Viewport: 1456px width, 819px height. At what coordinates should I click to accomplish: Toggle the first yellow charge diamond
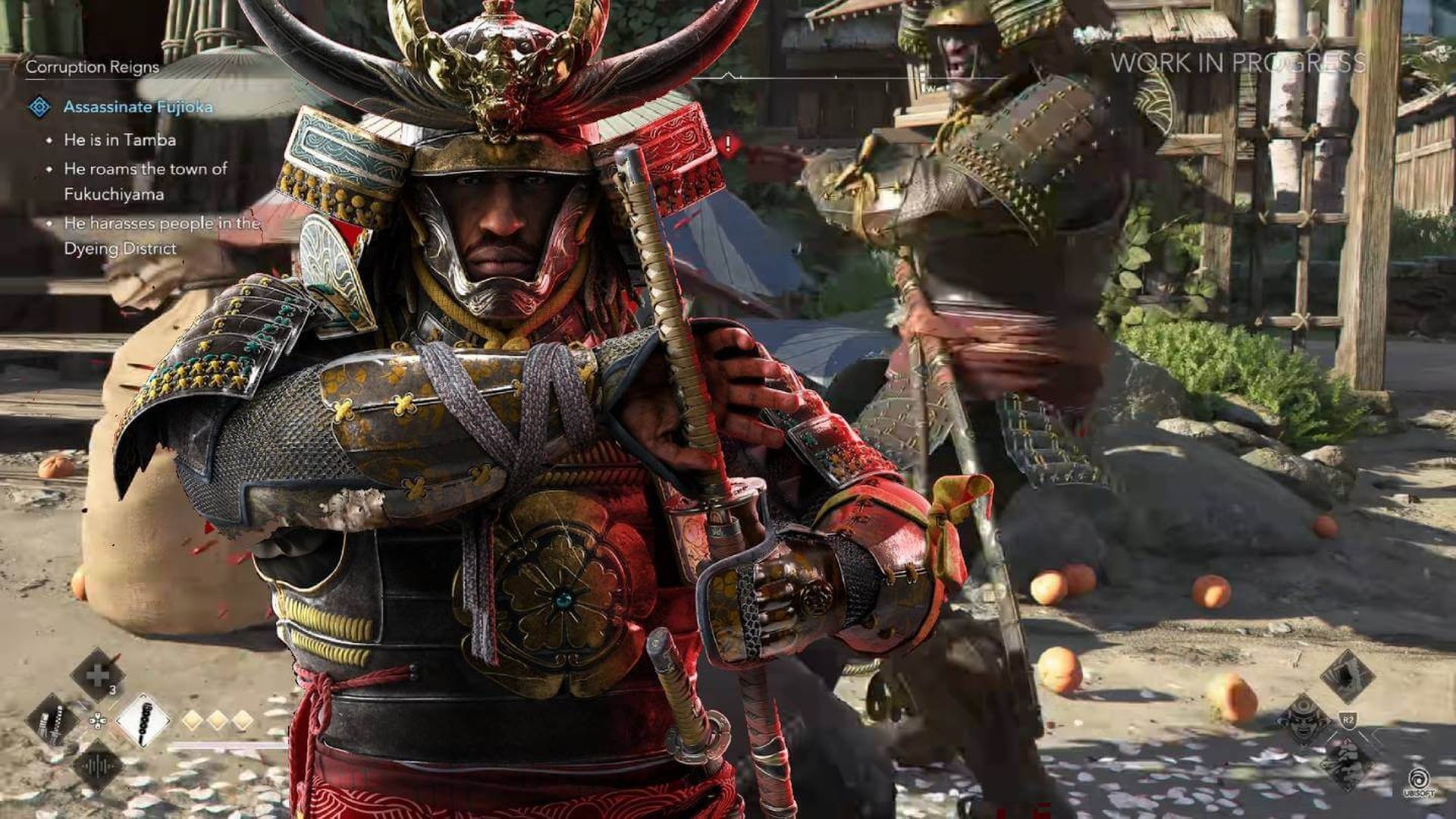[x=191, y=719]
